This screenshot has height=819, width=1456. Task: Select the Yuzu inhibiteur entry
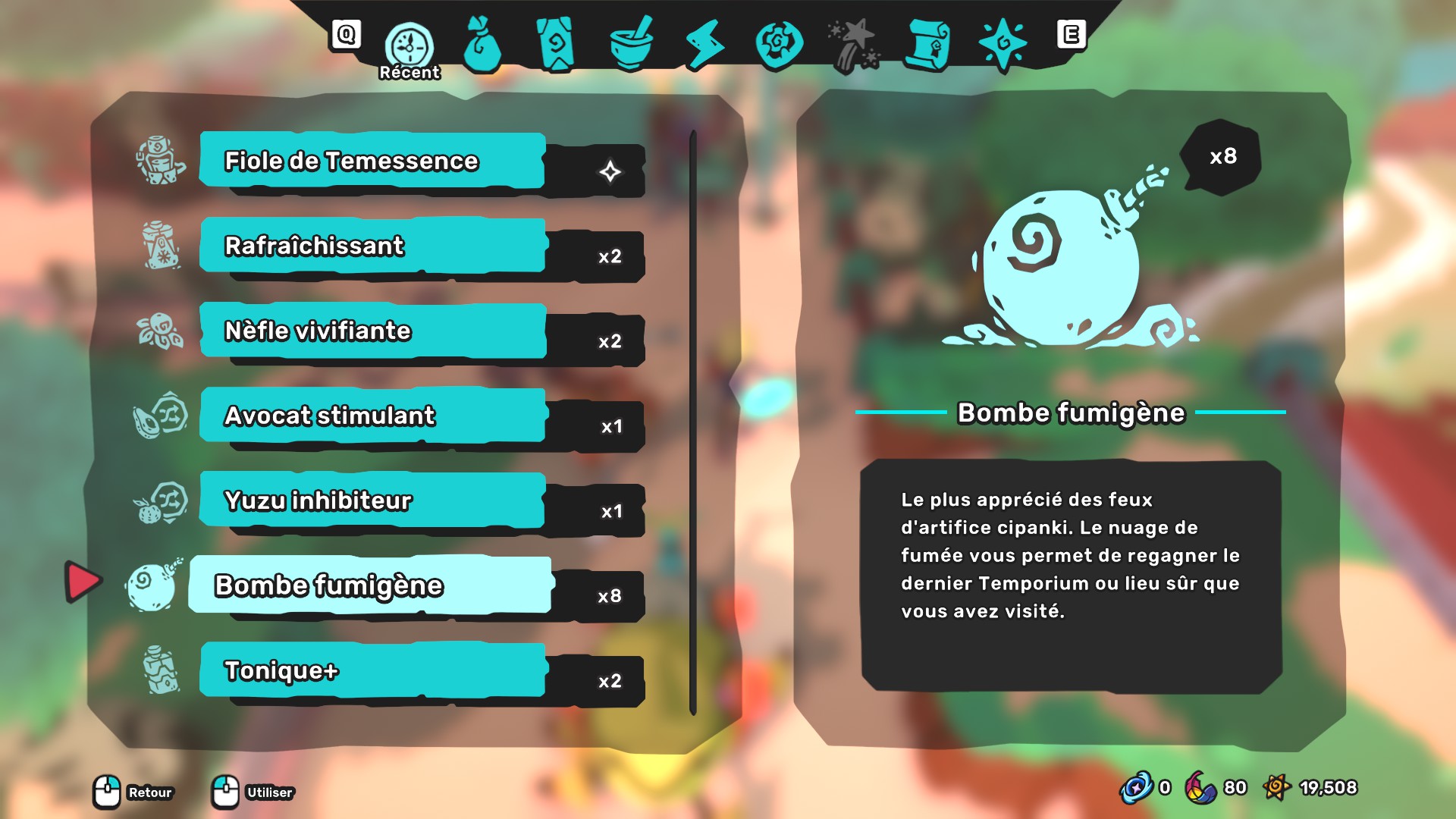coord(372,500)
